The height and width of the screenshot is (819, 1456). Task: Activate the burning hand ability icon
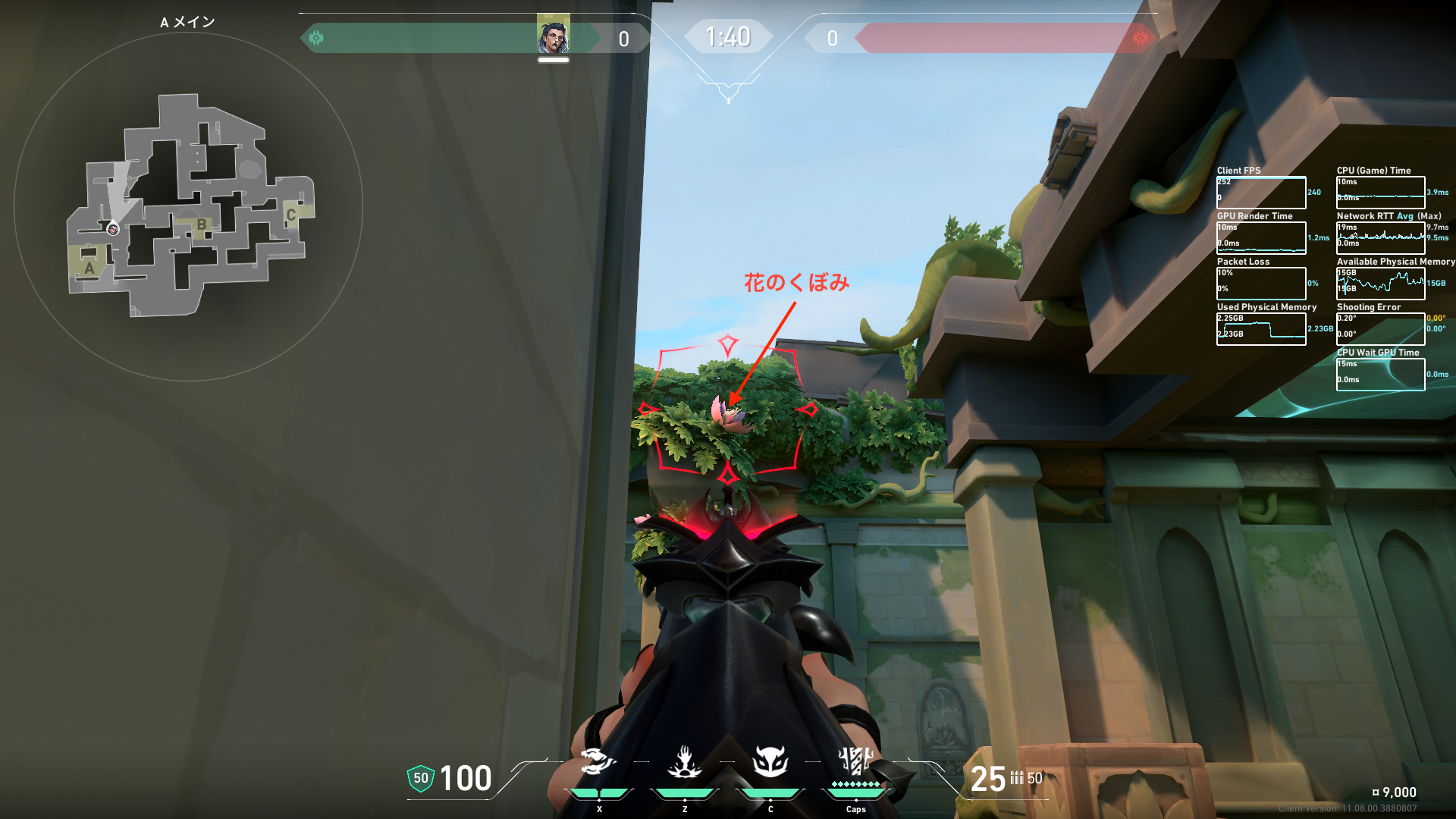point(684,762)
